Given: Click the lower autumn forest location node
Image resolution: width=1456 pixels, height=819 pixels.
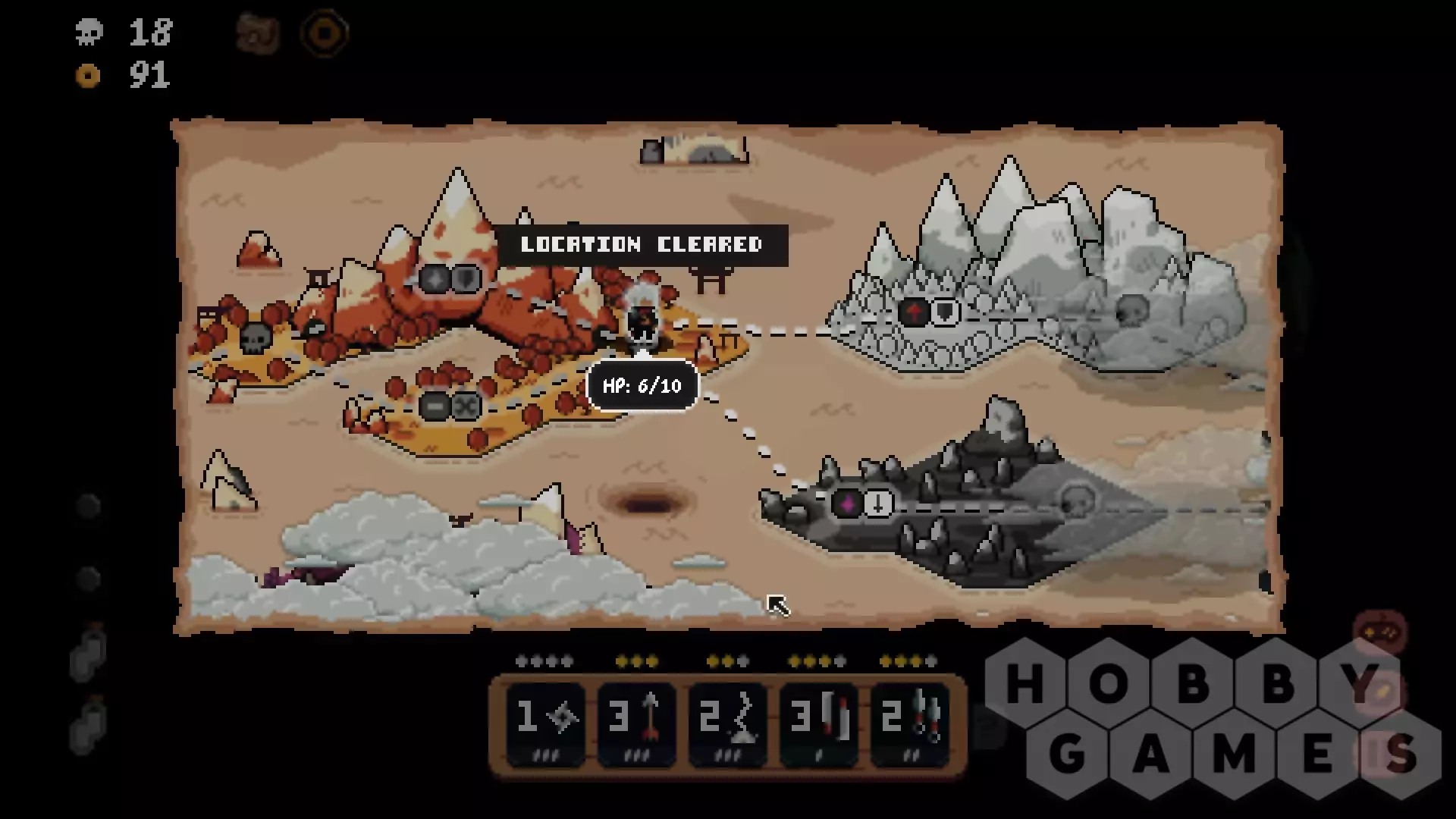Looking at the screenshot, I should coord(450,406).
